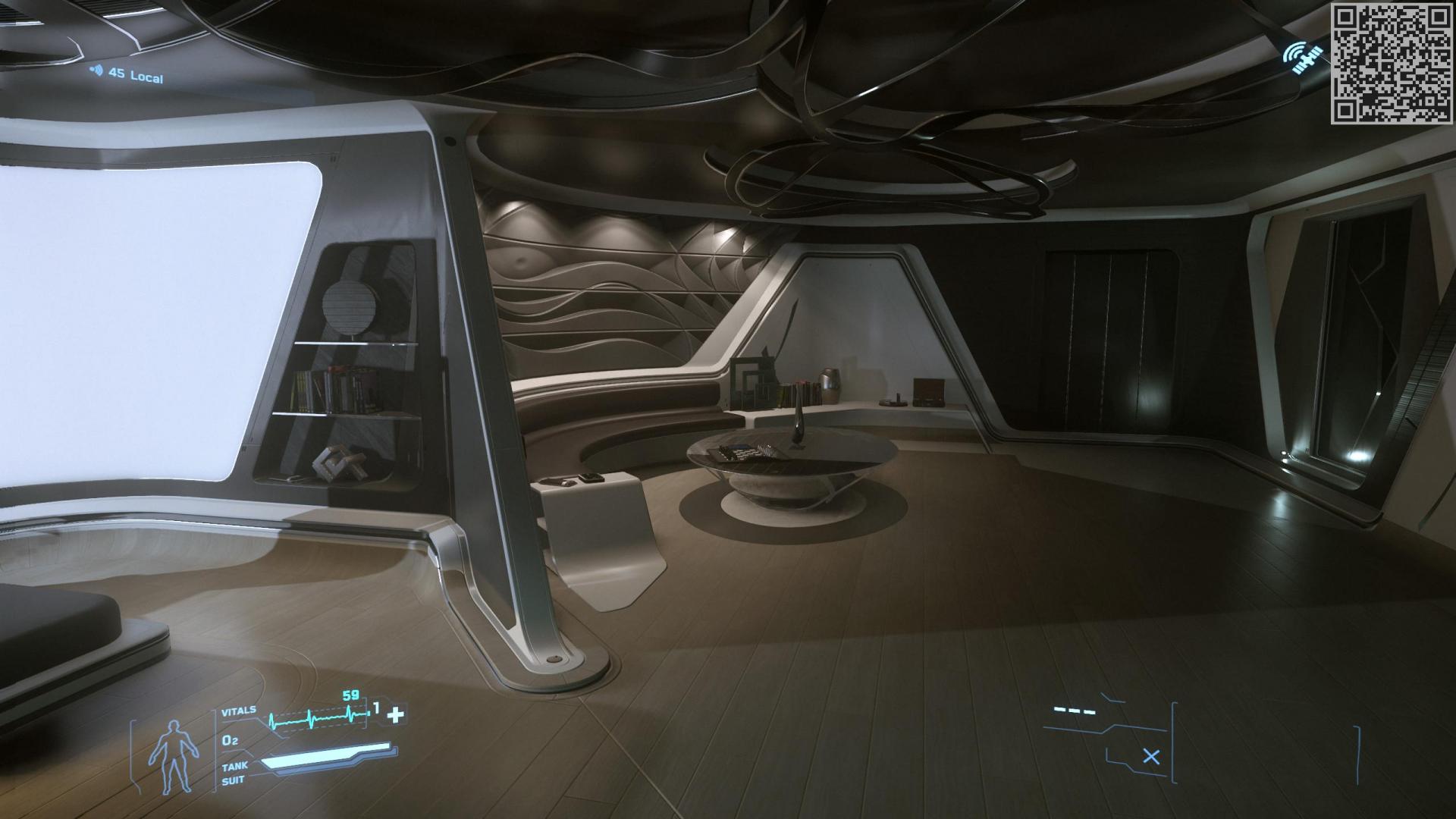This screenshot has width=1456, height=819.
Task: Select the VITALS label in the status panel
Action: pyautogui.click(x=238, y=711)
